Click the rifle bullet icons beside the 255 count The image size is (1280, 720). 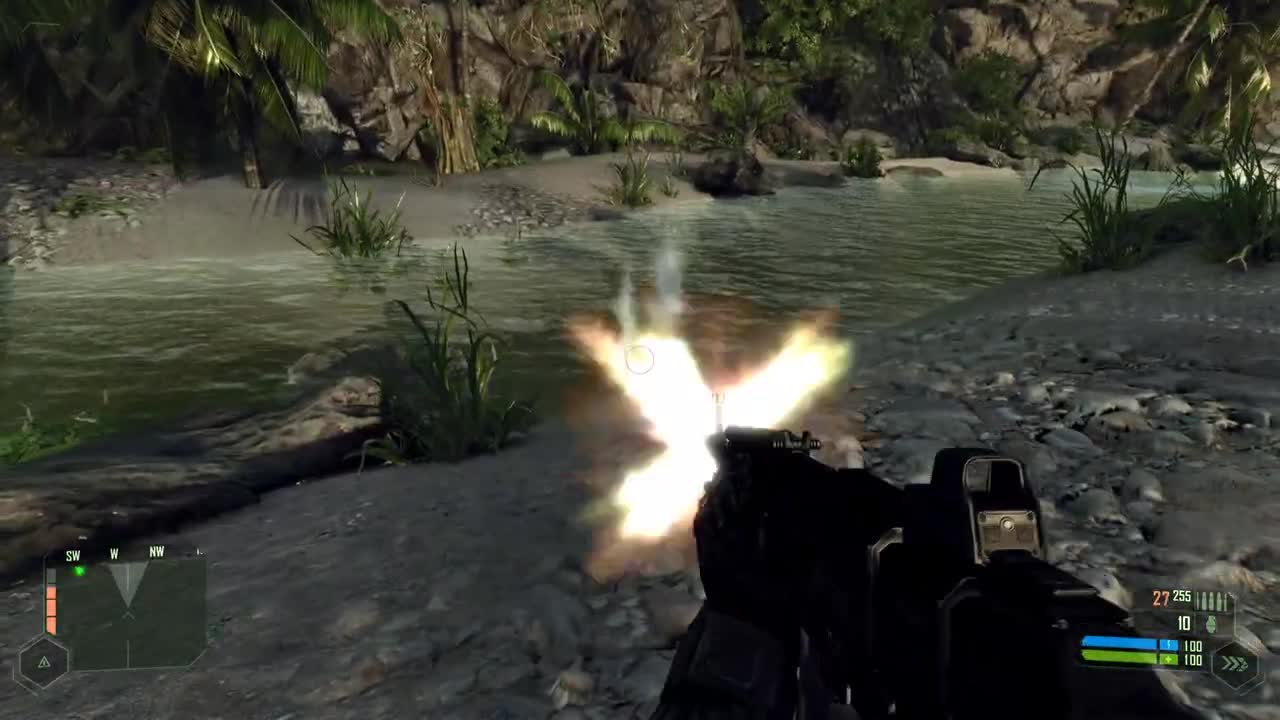coord(1212,600)
